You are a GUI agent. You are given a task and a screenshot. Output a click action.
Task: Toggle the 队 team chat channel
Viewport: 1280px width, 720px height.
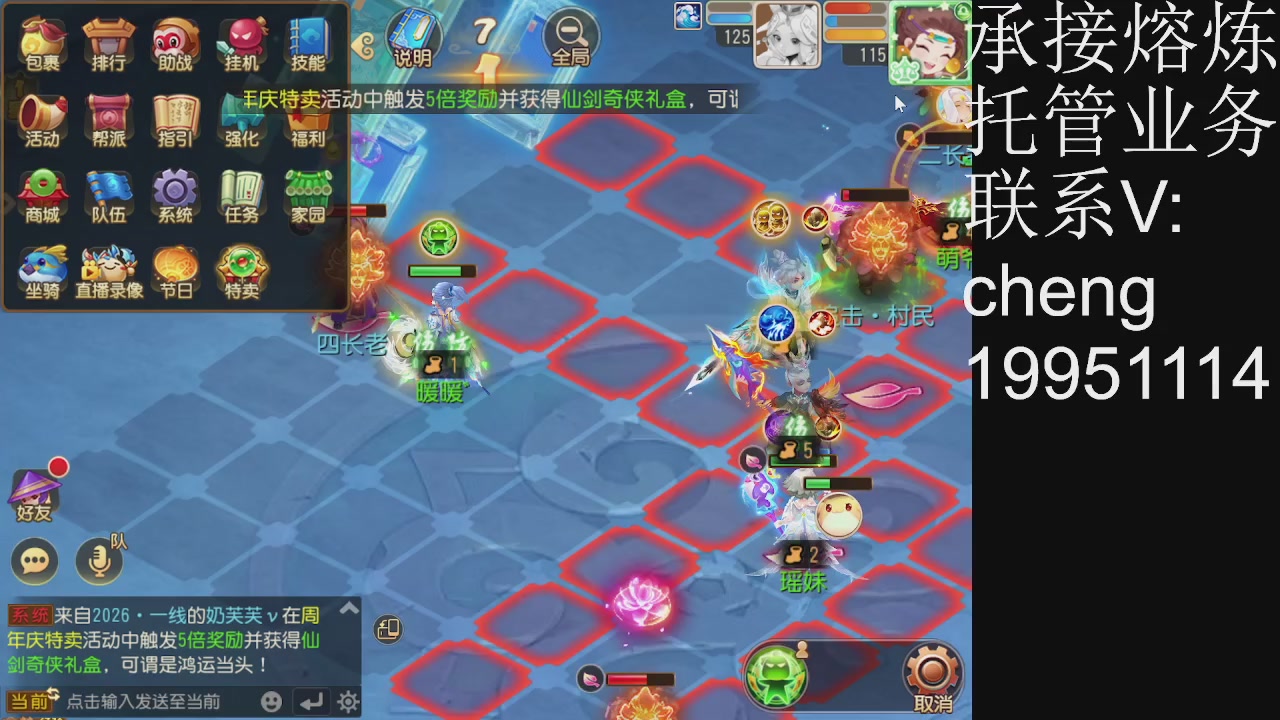[x=119, y=544]
